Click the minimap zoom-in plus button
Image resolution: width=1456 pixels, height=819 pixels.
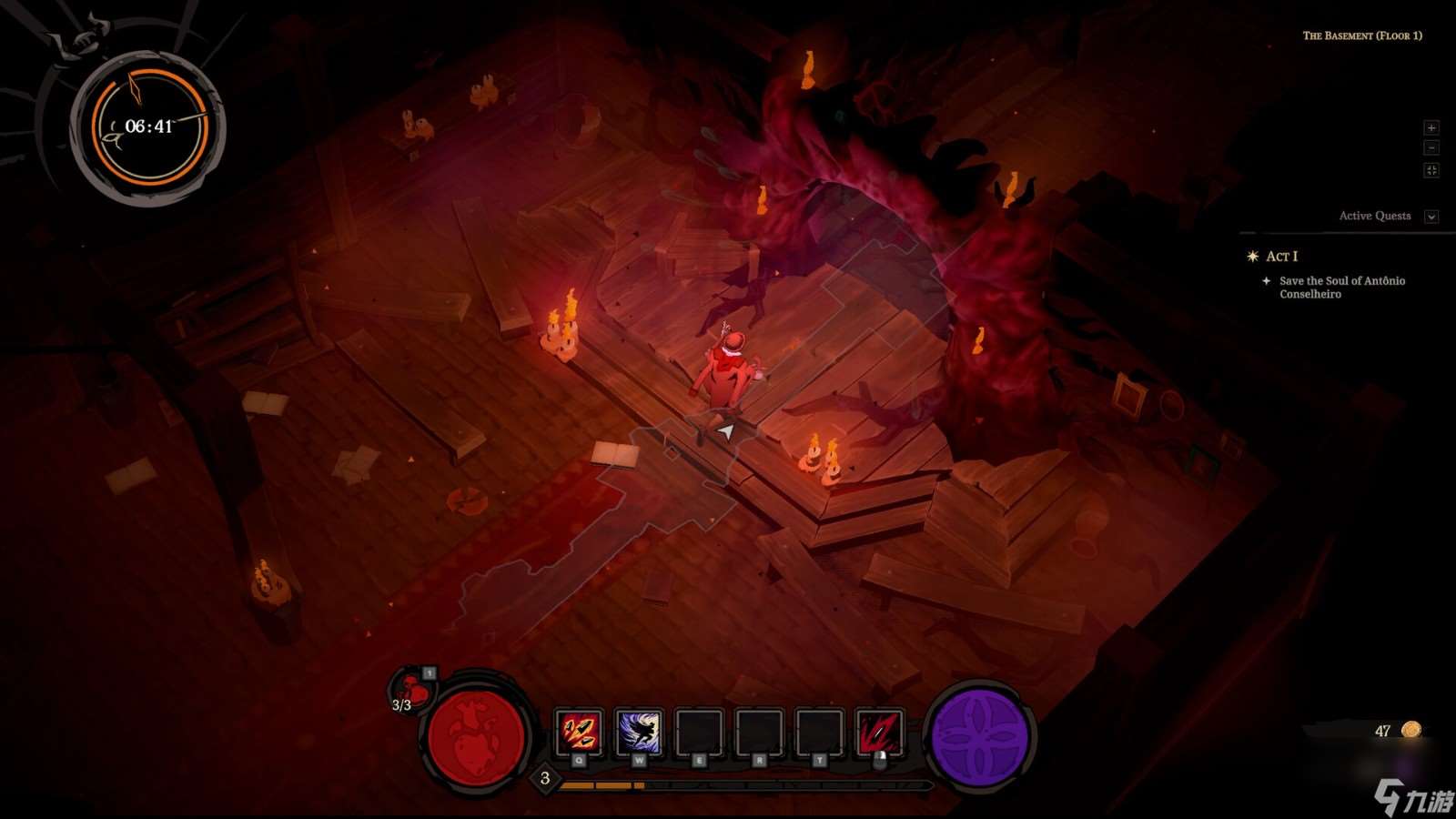pyautogui.click(x=1431, y=127)
